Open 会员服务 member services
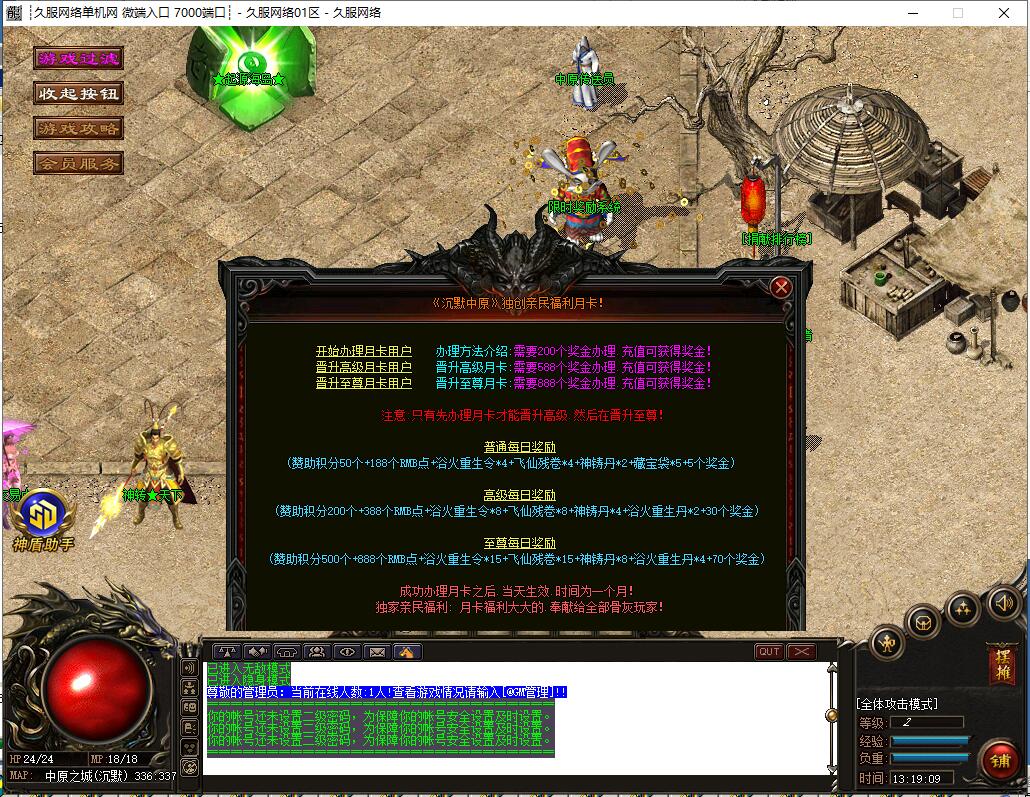The height and width of the screenshot is (797, 1030). pos(78,163)
